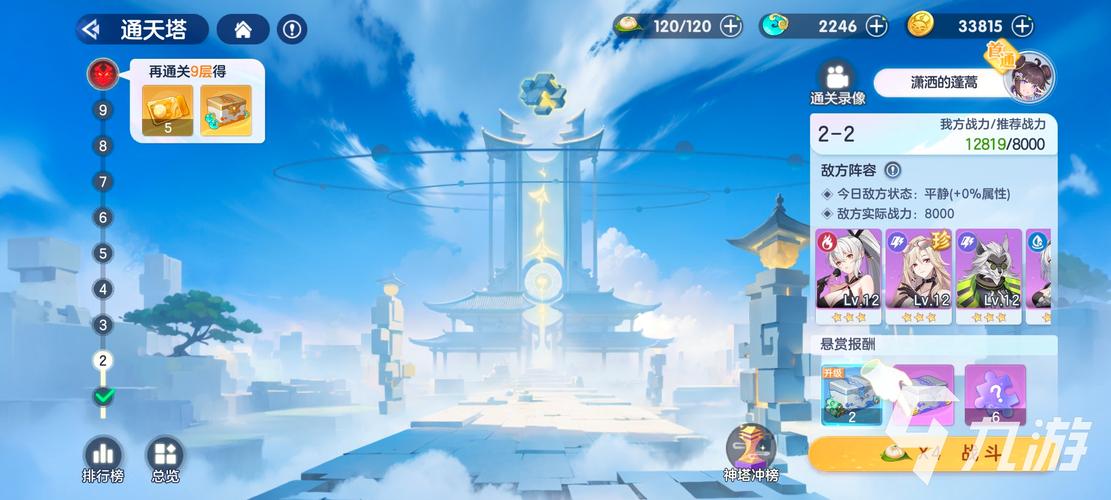The image size is (1111, 500).
Task: Return to the home screen
Action: pos(242,29)
